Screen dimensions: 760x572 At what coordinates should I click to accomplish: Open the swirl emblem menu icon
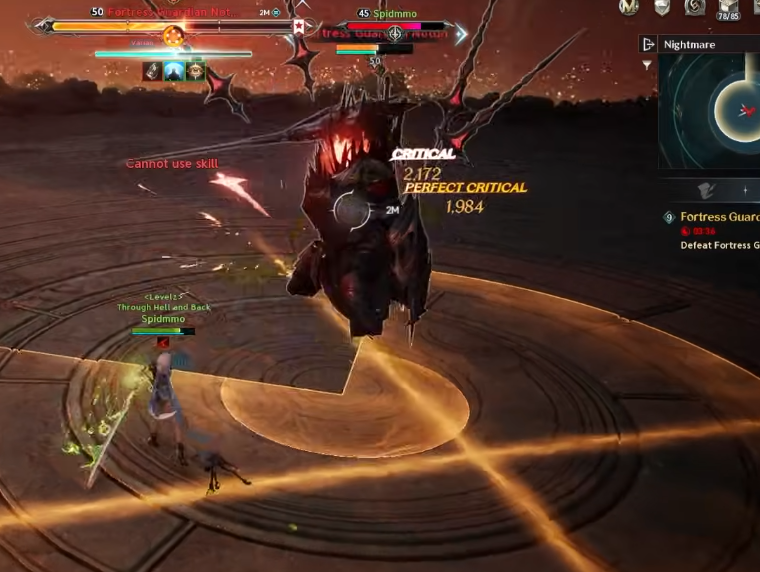tap(694, 7)
